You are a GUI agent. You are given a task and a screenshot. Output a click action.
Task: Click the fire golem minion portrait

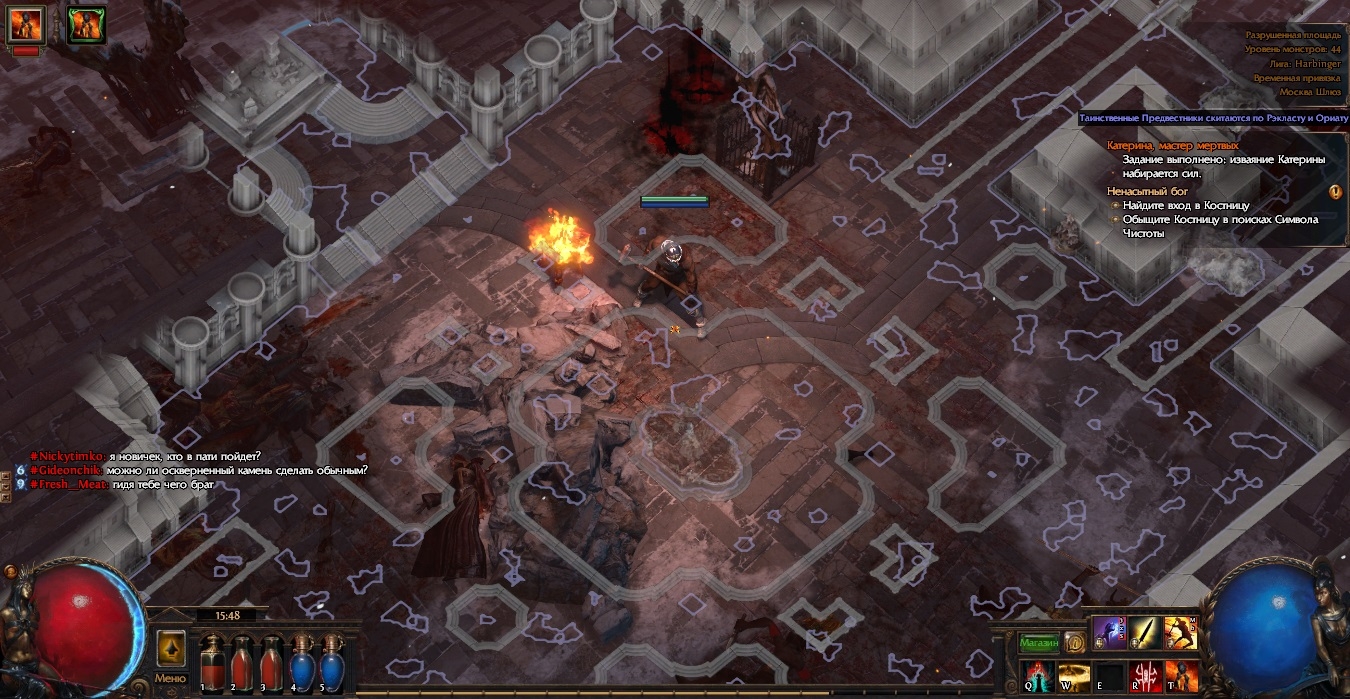pos(26,23)
